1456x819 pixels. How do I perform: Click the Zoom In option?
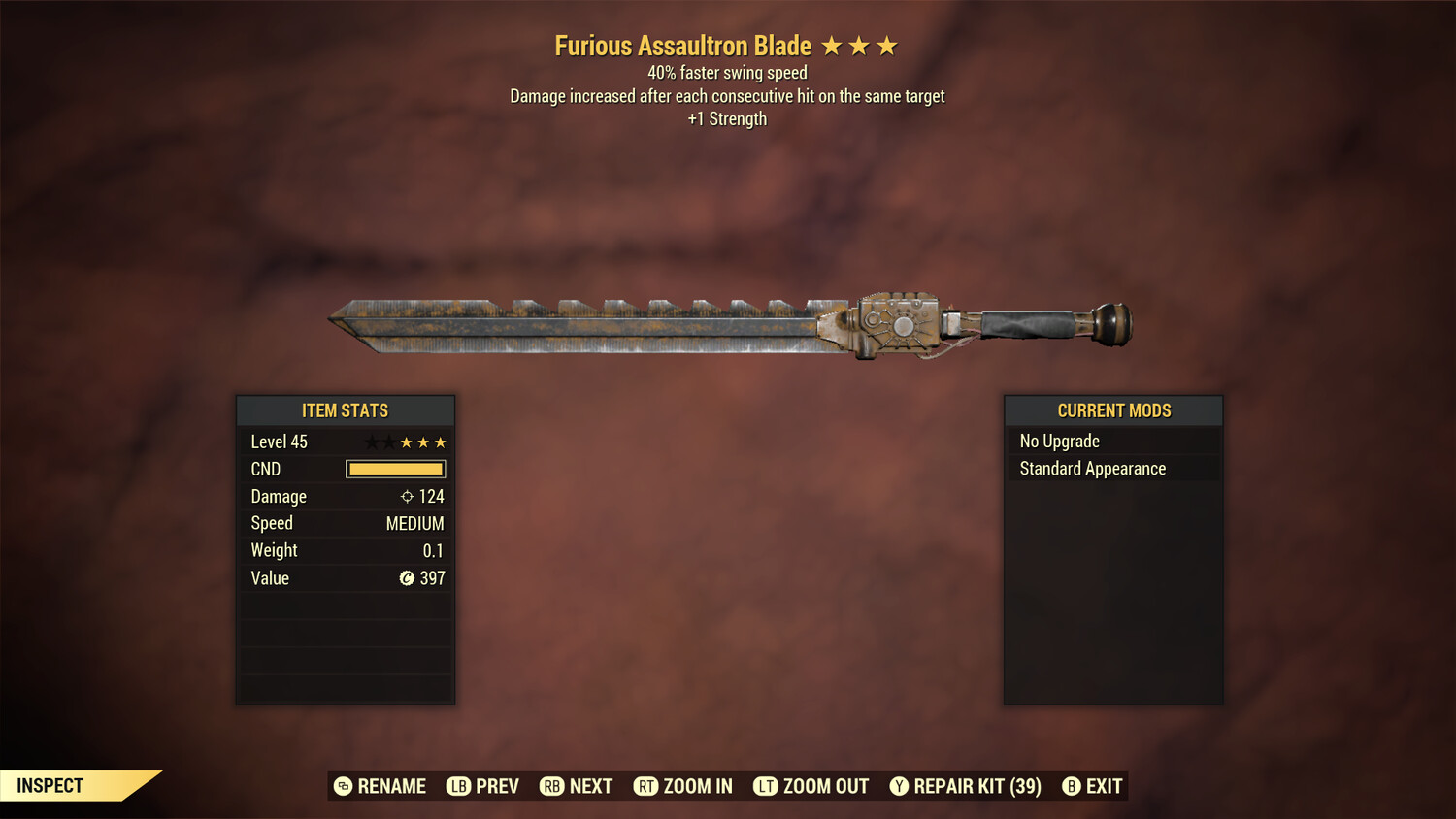point(683,786)
